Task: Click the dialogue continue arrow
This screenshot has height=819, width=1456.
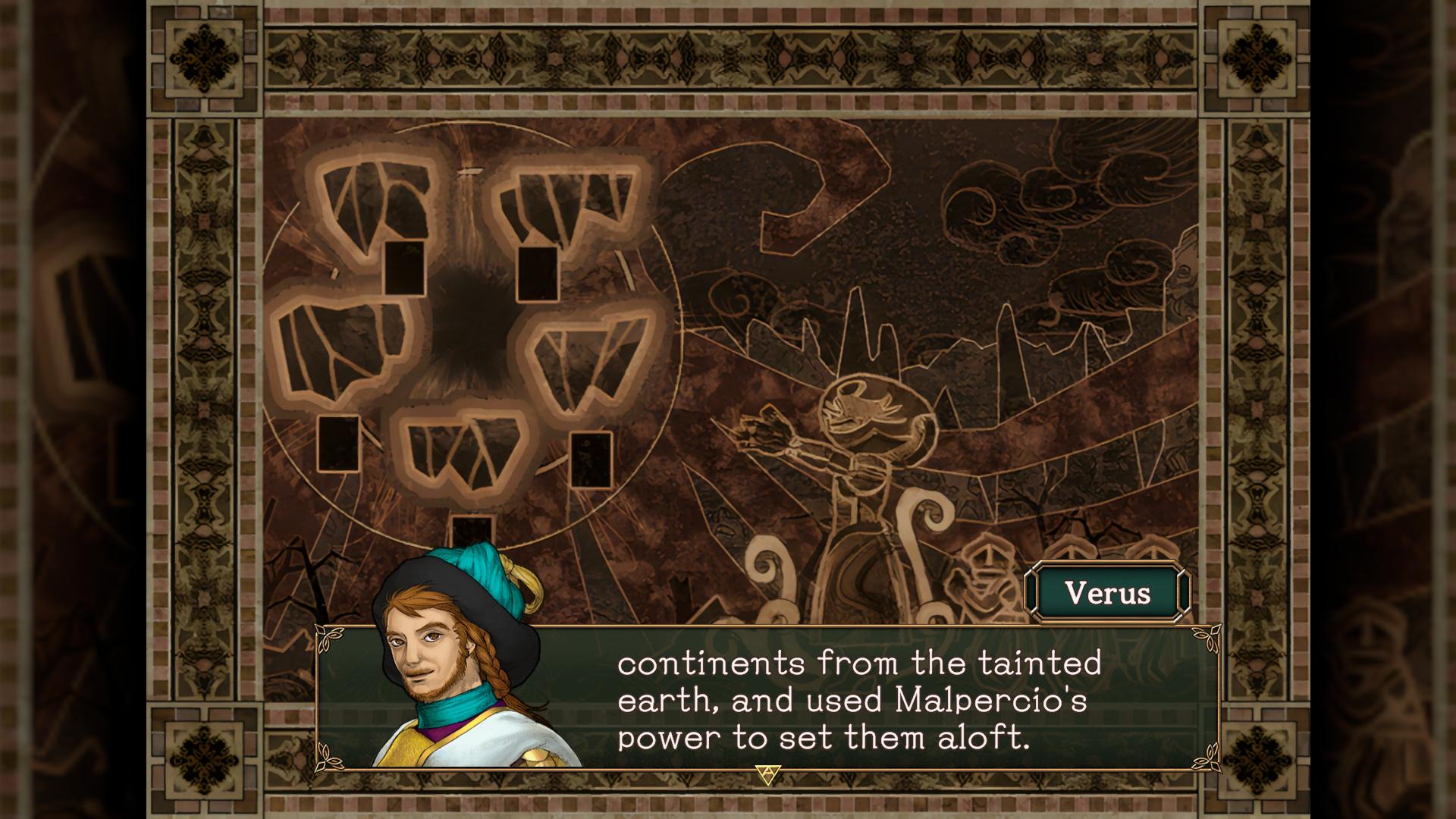Action: point(767,774)
